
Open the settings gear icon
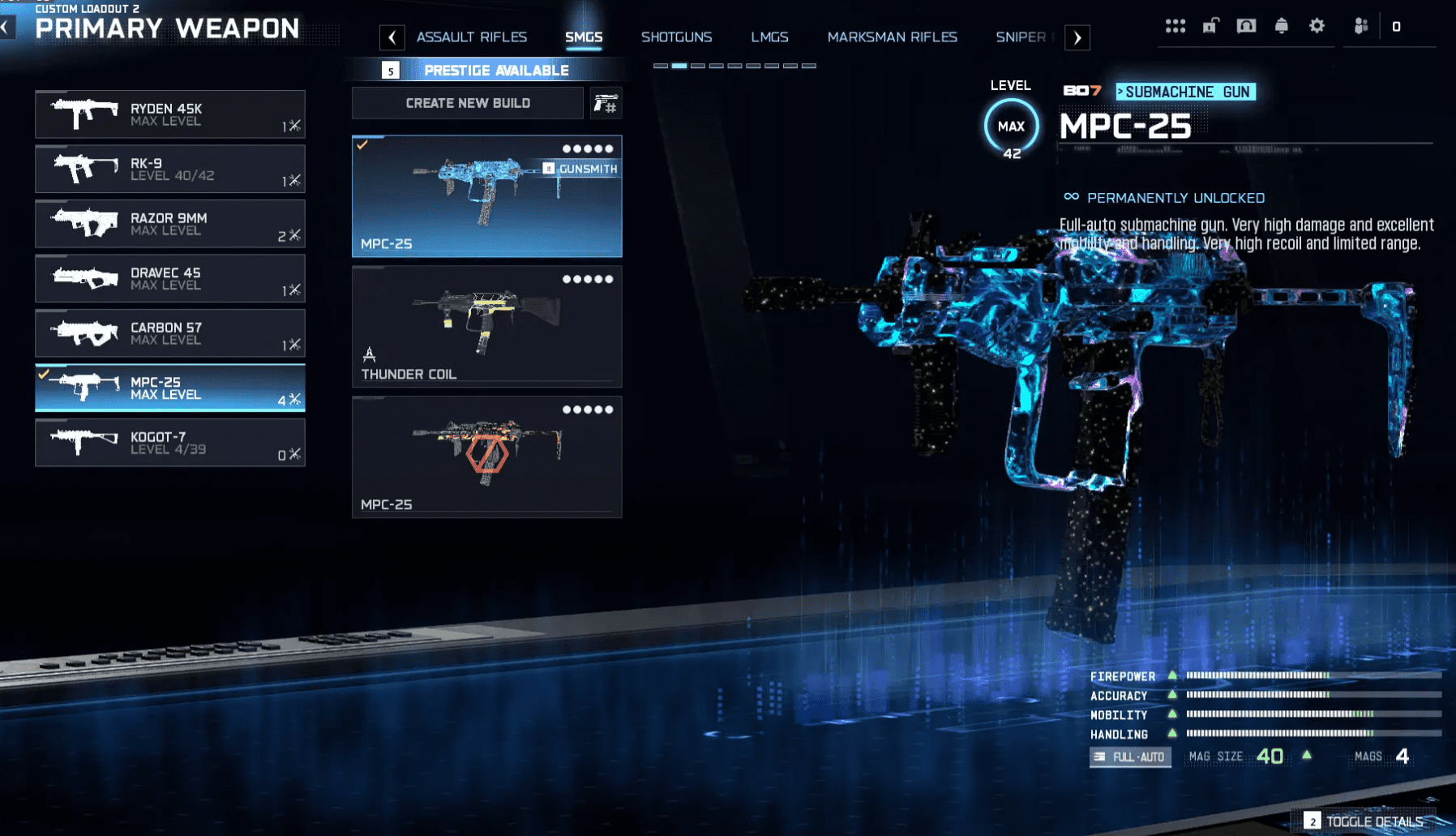coord(1317,25)
